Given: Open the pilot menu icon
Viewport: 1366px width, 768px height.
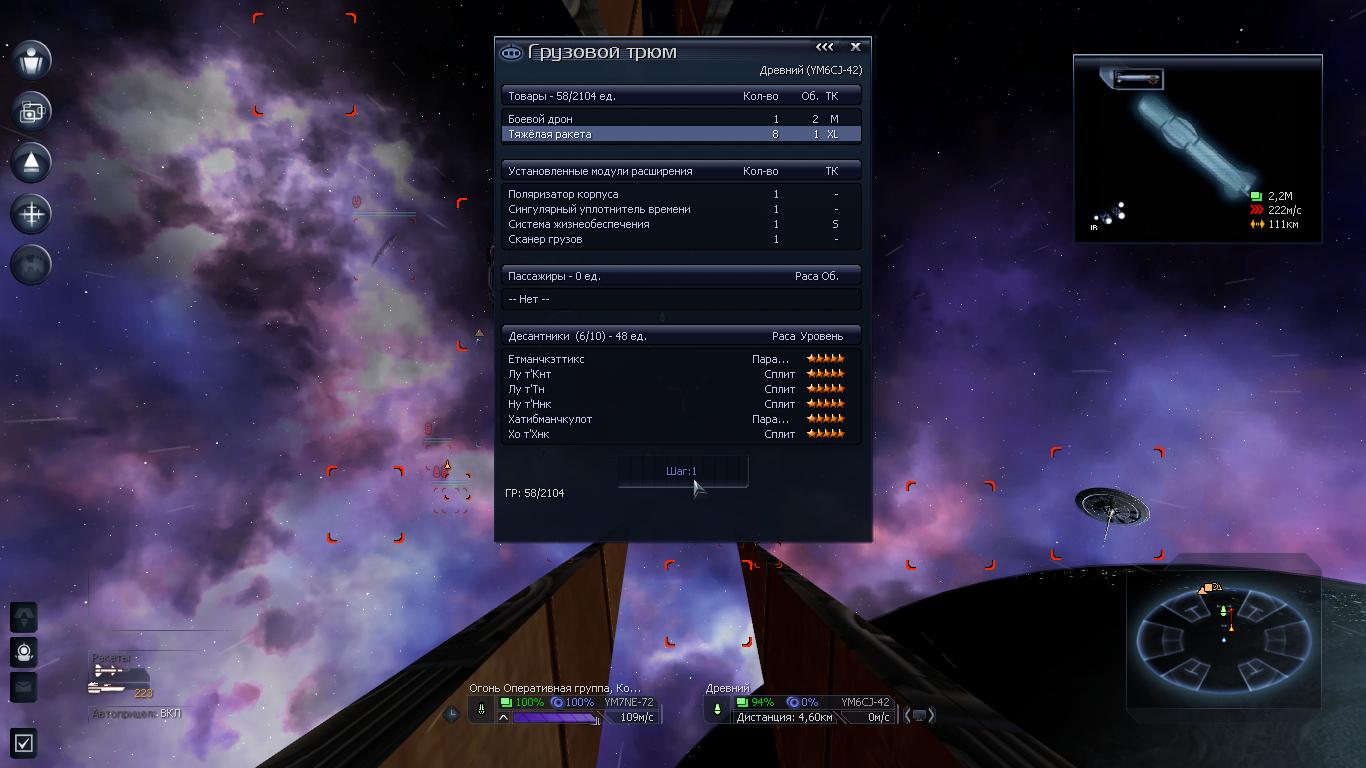Looking at the screenshot, I should pos(32,60).
